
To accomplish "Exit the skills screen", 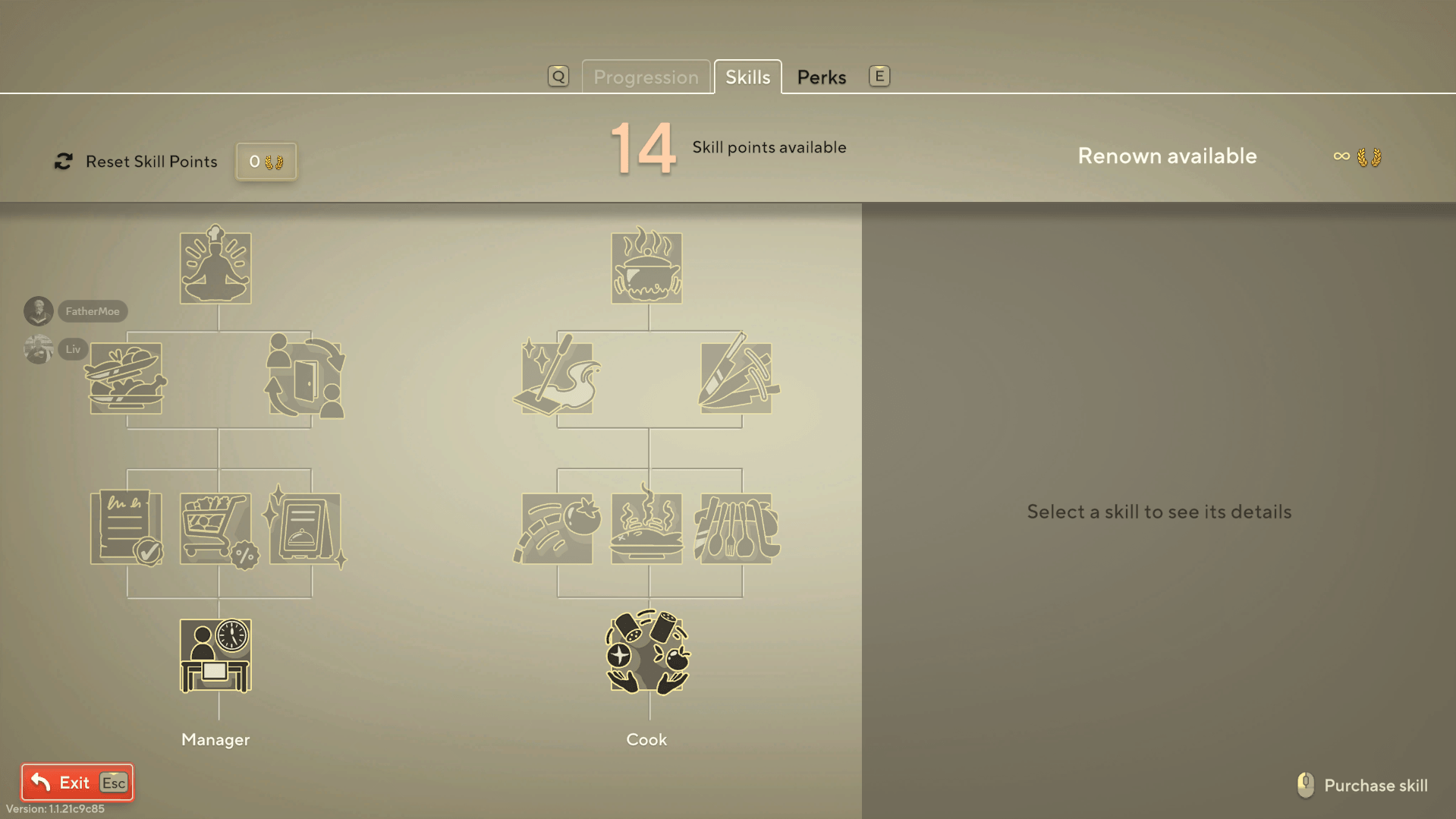I will click(74, 782).
